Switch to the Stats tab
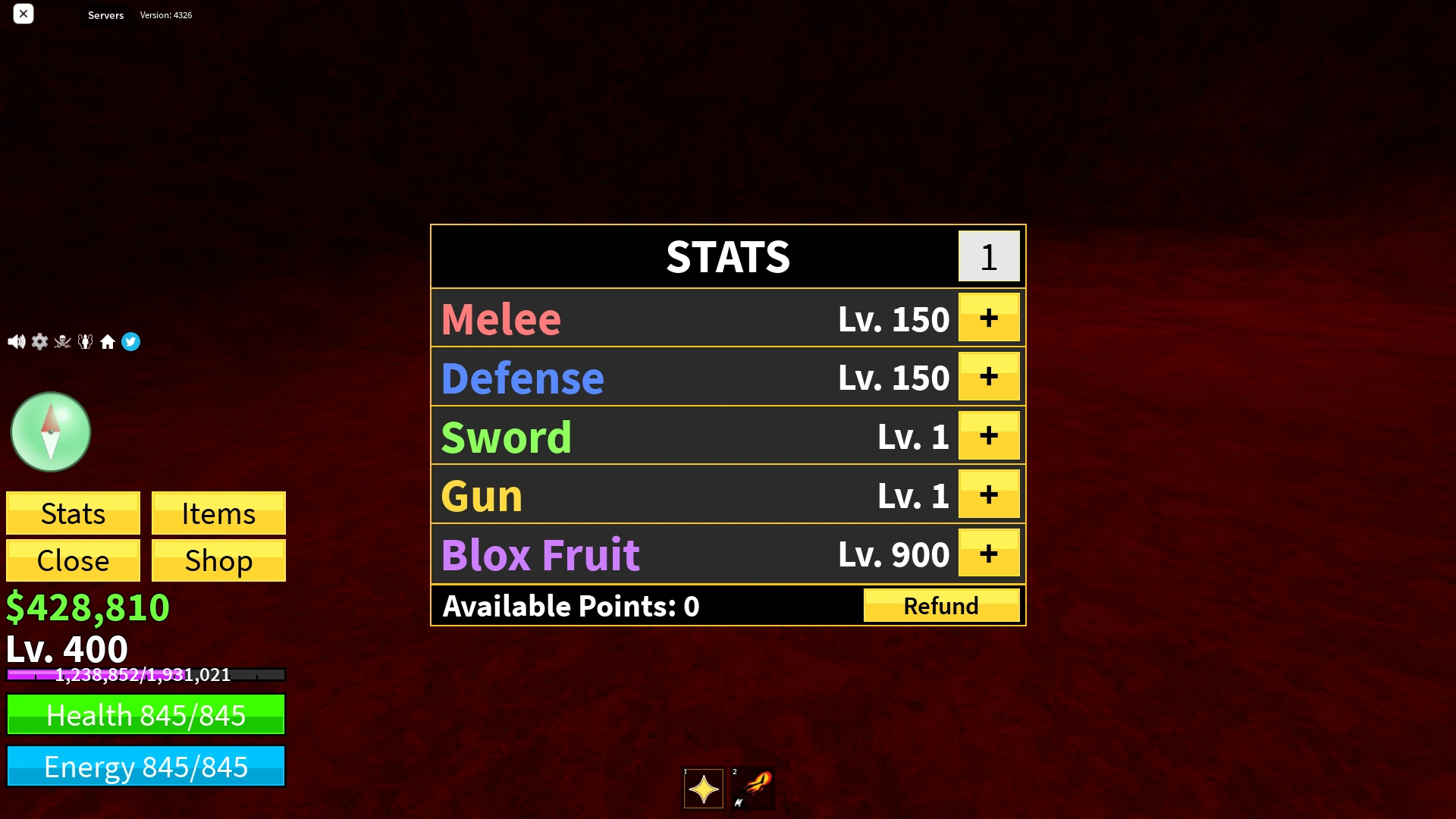This screenshot has height=819, width=1456. (x=73, y=513)
